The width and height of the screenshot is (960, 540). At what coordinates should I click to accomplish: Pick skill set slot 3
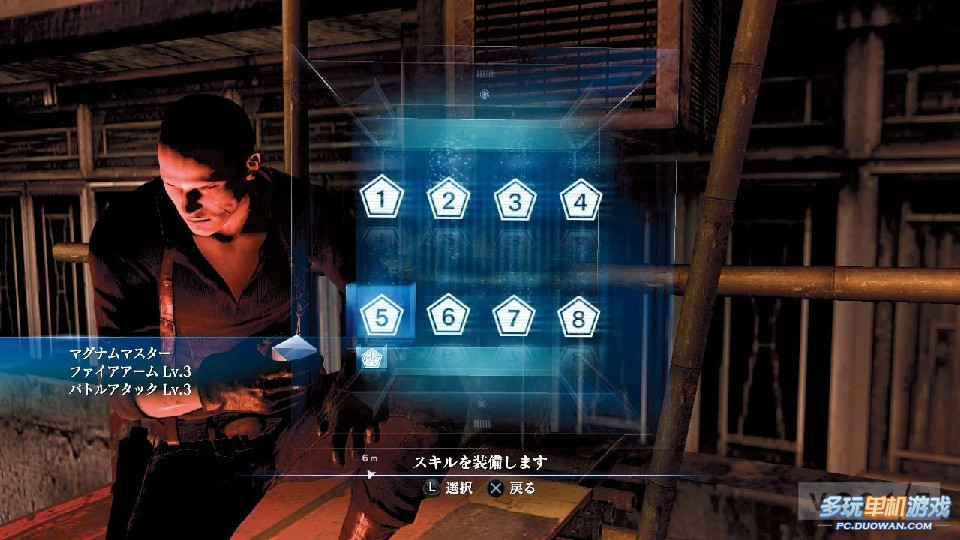coord(514,200)
